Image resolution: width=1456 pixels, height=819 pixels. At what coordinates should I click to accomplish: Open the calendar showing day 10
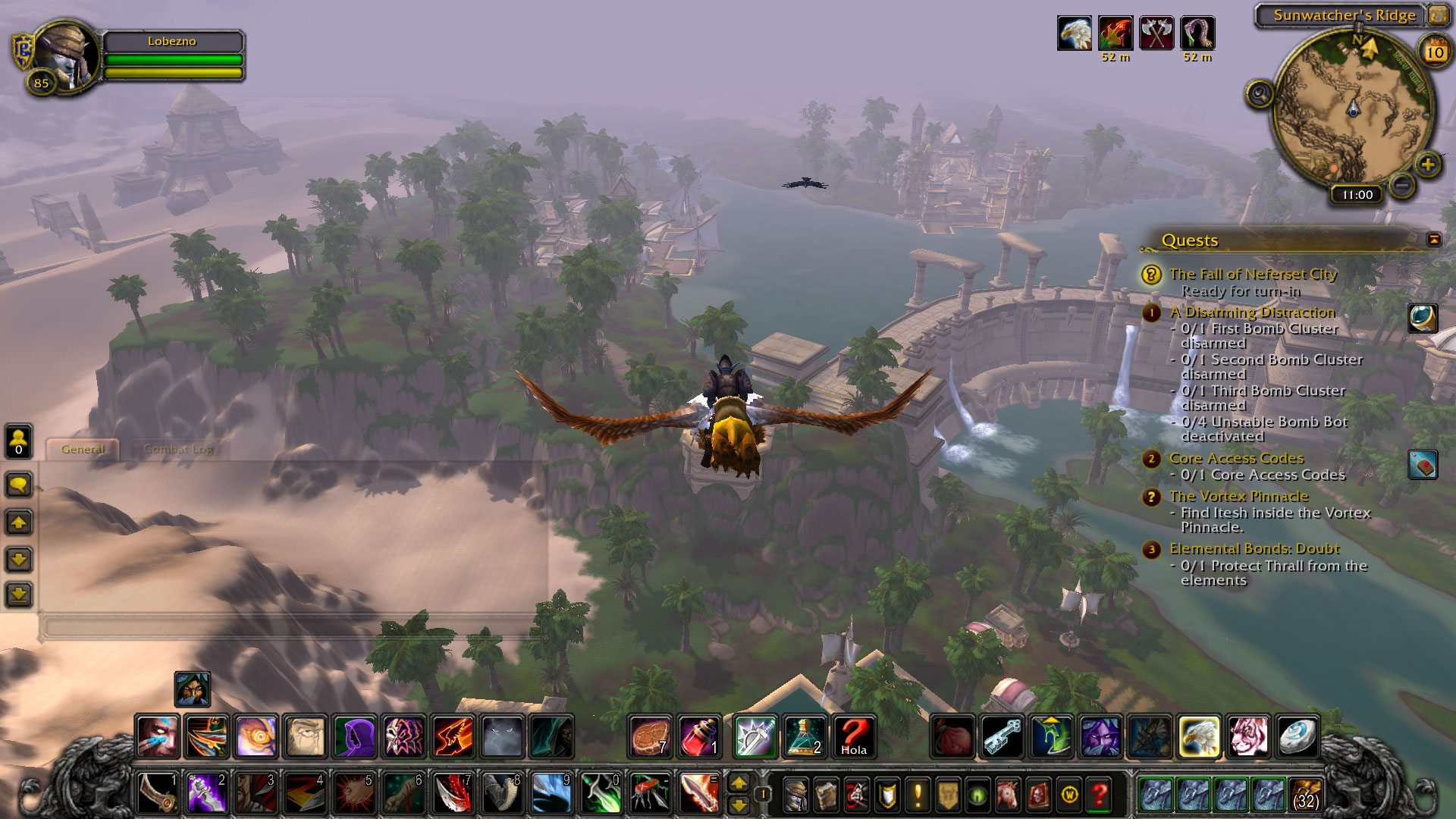[1434, 52]
